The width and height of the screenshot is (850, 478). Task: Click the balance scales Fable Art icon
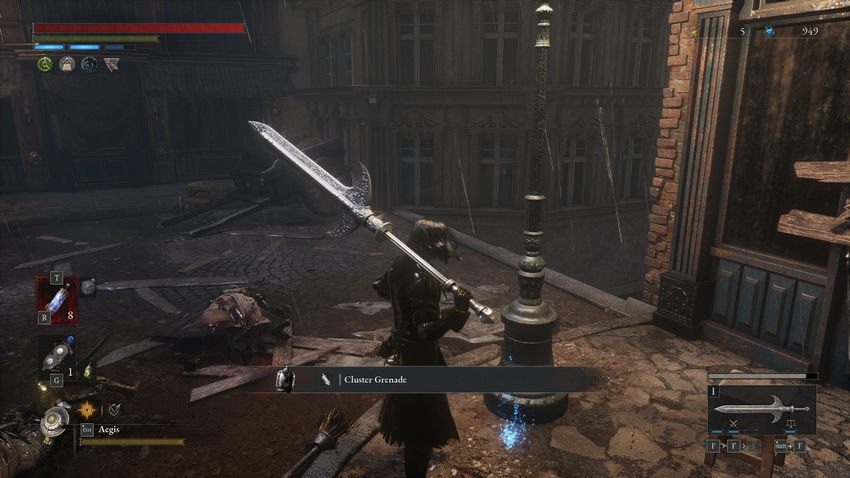[x=790, y=423]
